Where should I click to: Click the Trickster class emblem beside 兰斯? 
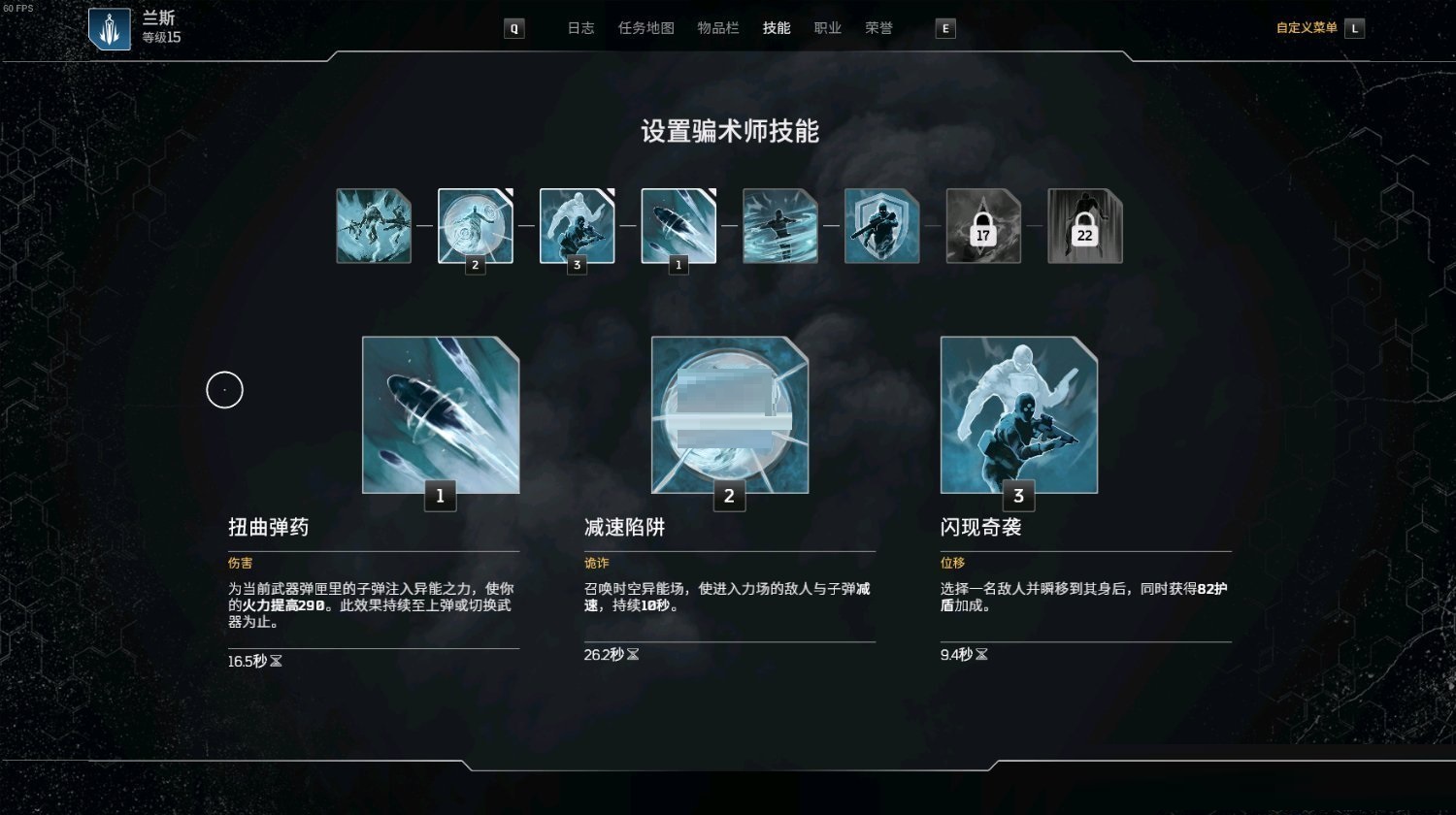[110, 28]
